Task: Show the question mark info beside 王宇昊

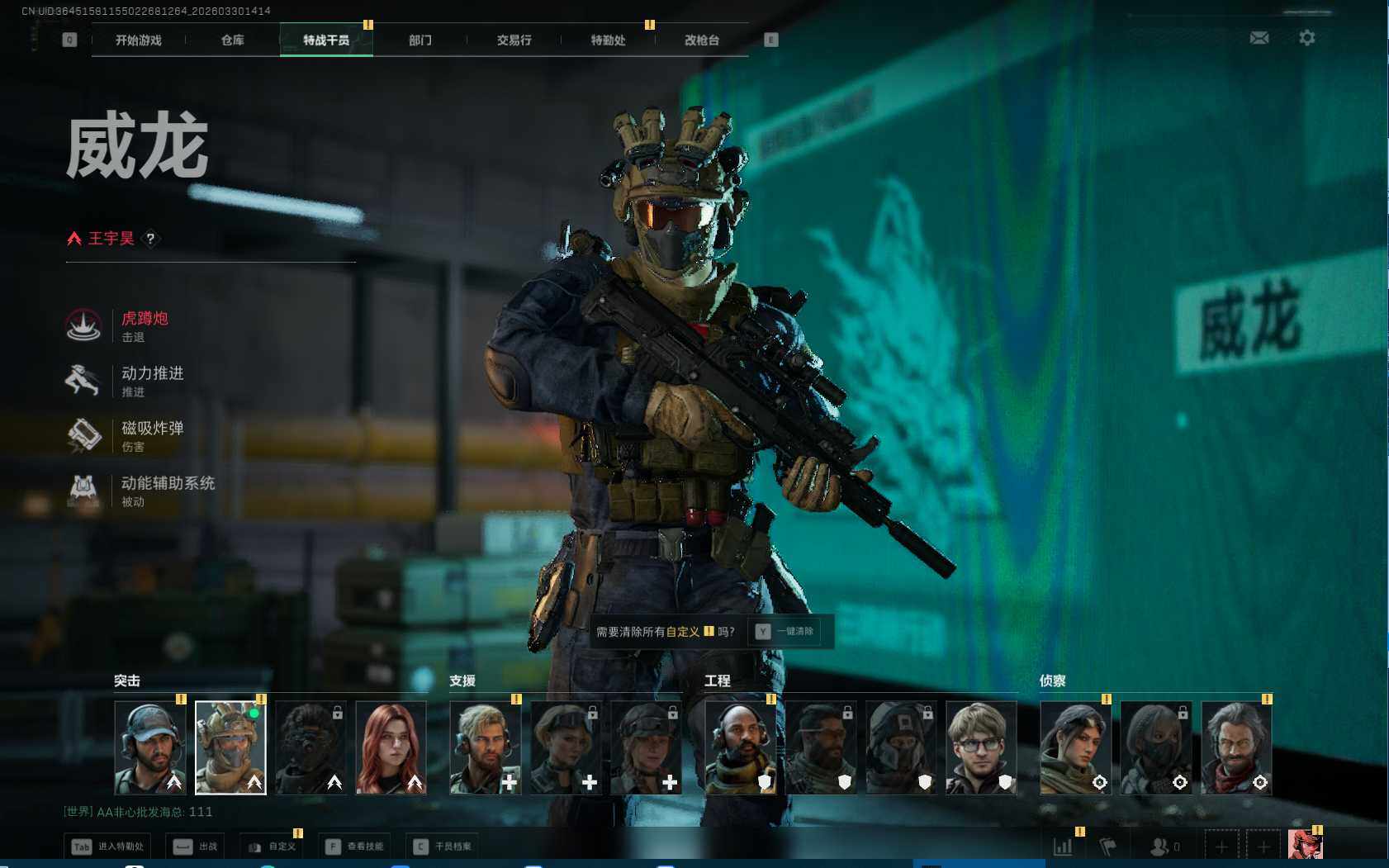Action: [x=150, y=239]
